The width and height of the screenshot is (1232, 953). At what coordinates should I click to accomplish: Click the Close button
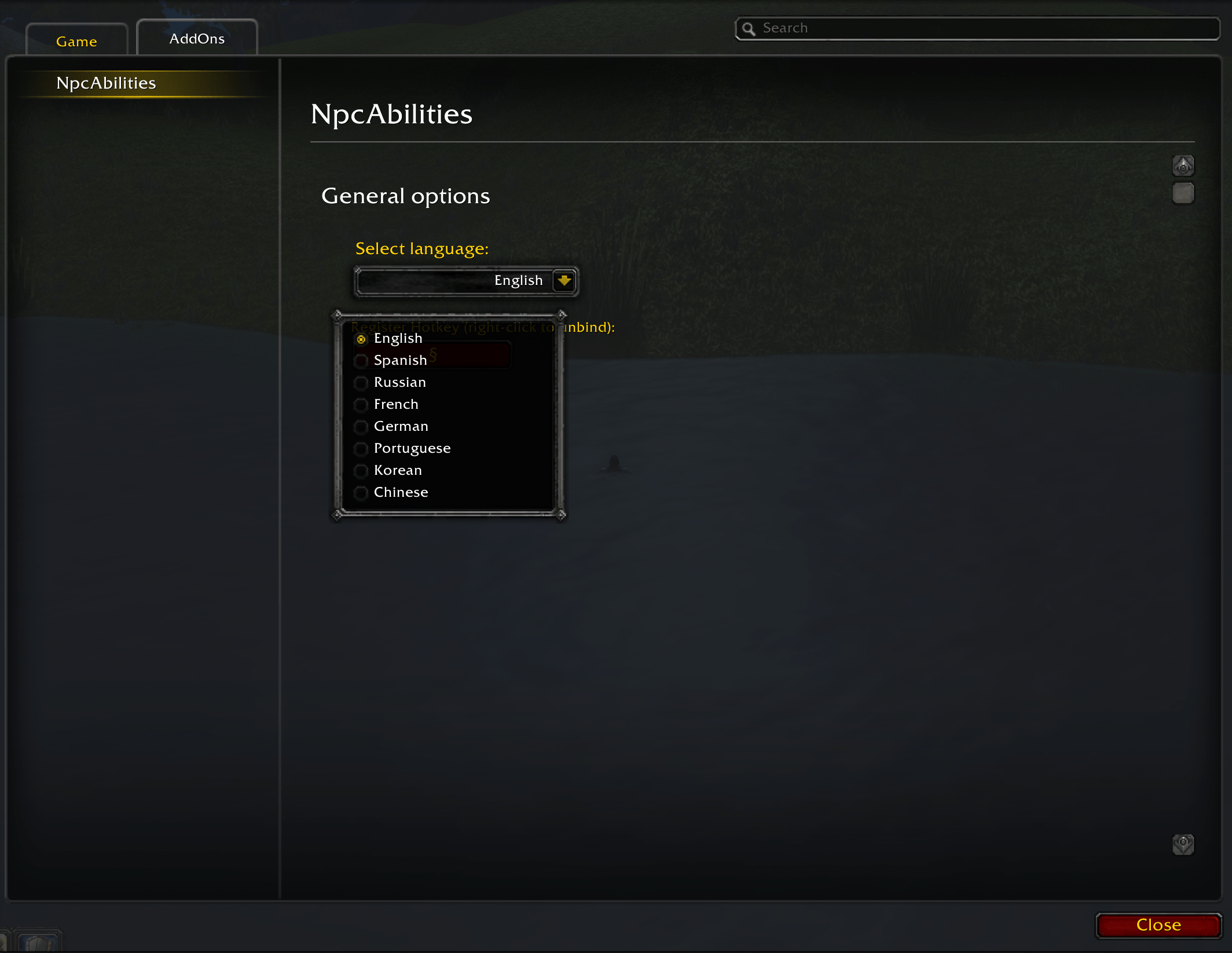[x=1159, y=925]
